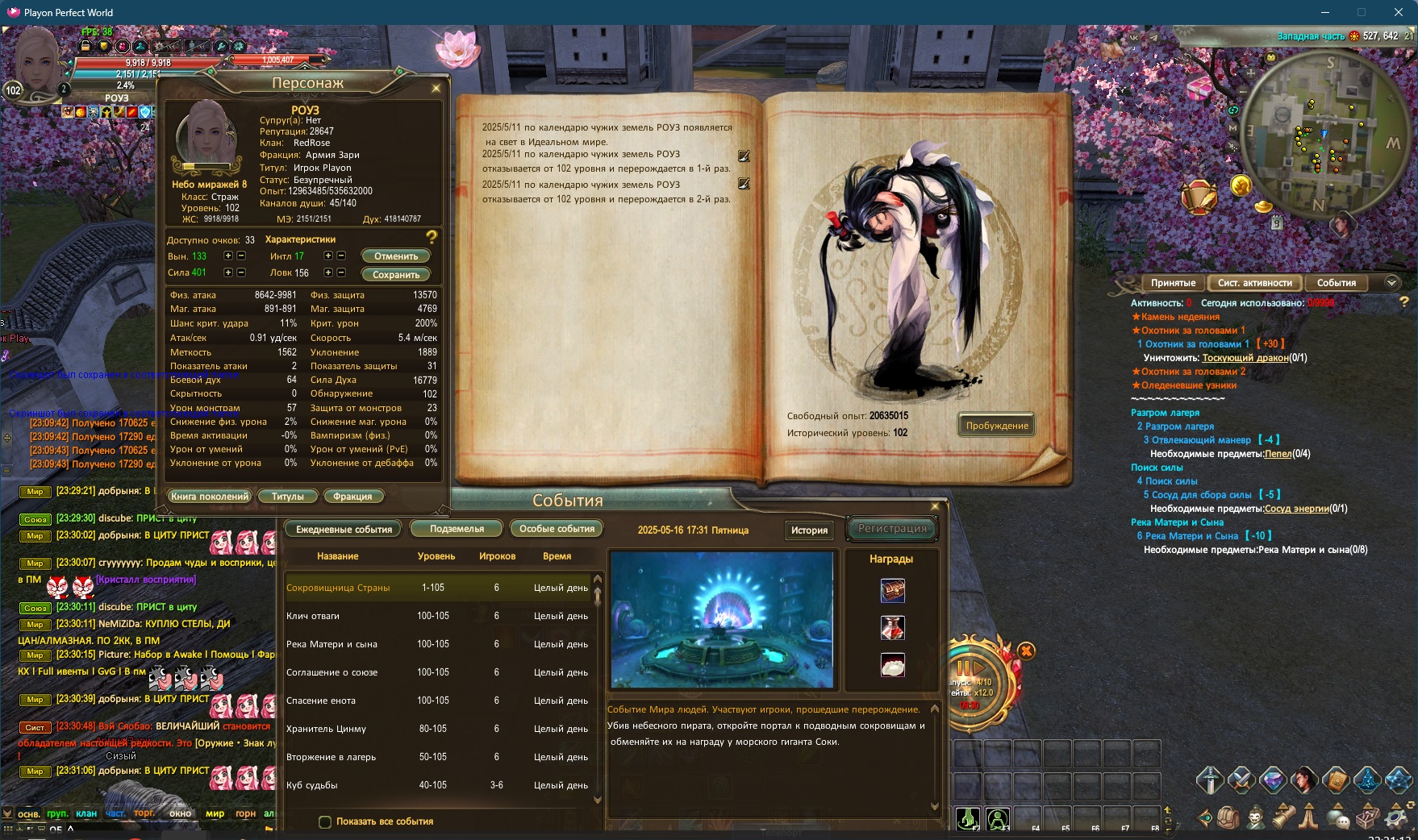This screenshot has height=840, width=1418.
Task: Open the Титулы panel
Action: [287, 497]
